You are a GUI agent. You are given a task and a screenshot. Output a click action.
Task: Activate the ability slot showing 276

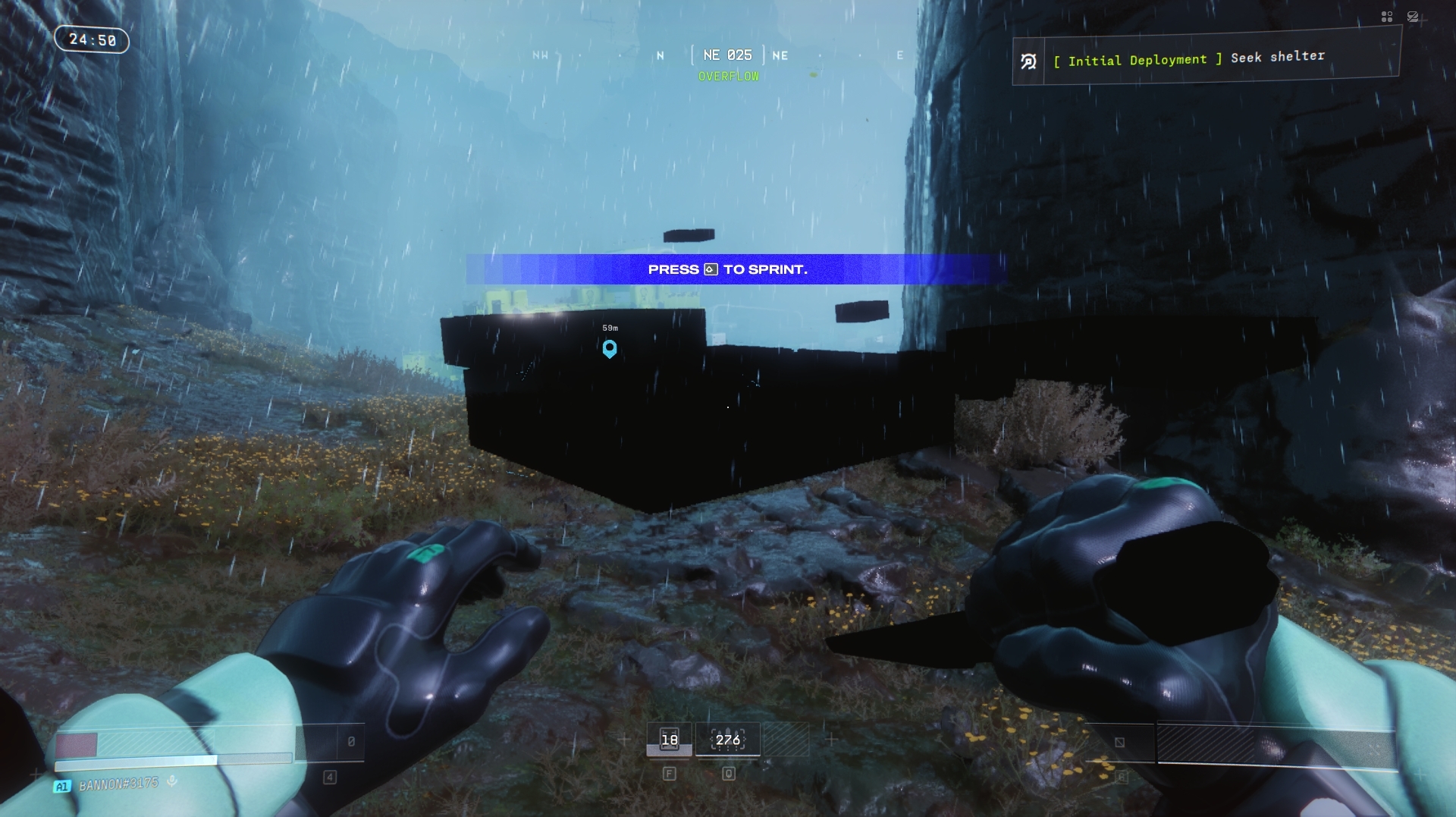coord(728,740)
